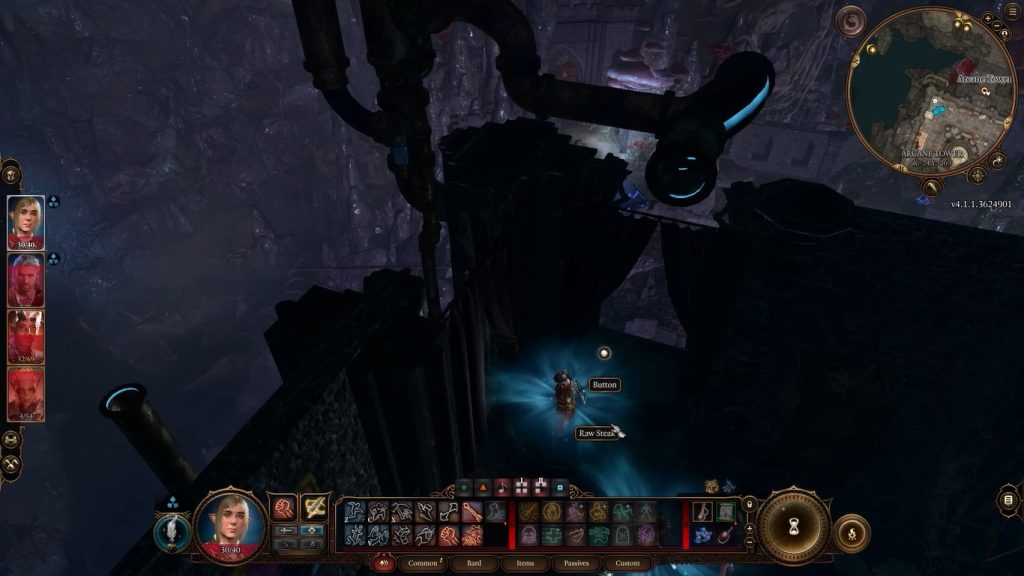The width and height of the screenshot is (1024, 576).
Task: Select the grey-haired companion portrait
Action: [26, 280]
